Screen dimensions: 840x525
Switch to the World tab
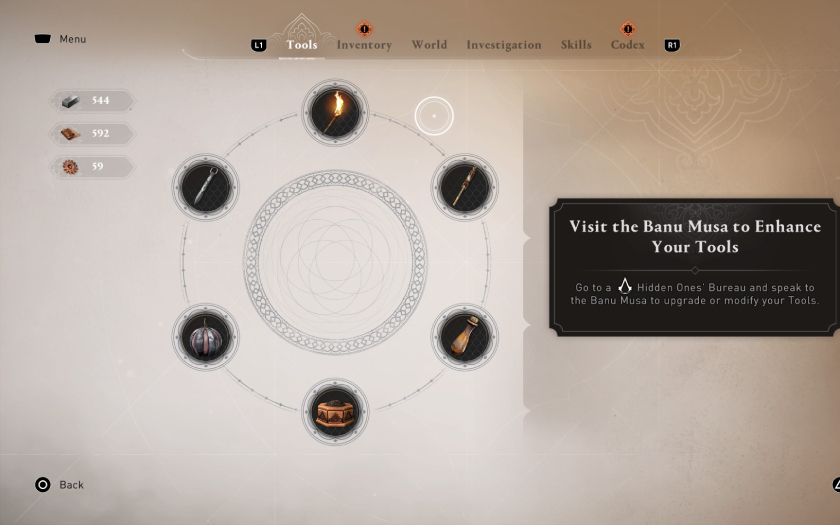[x=429, y=45]
